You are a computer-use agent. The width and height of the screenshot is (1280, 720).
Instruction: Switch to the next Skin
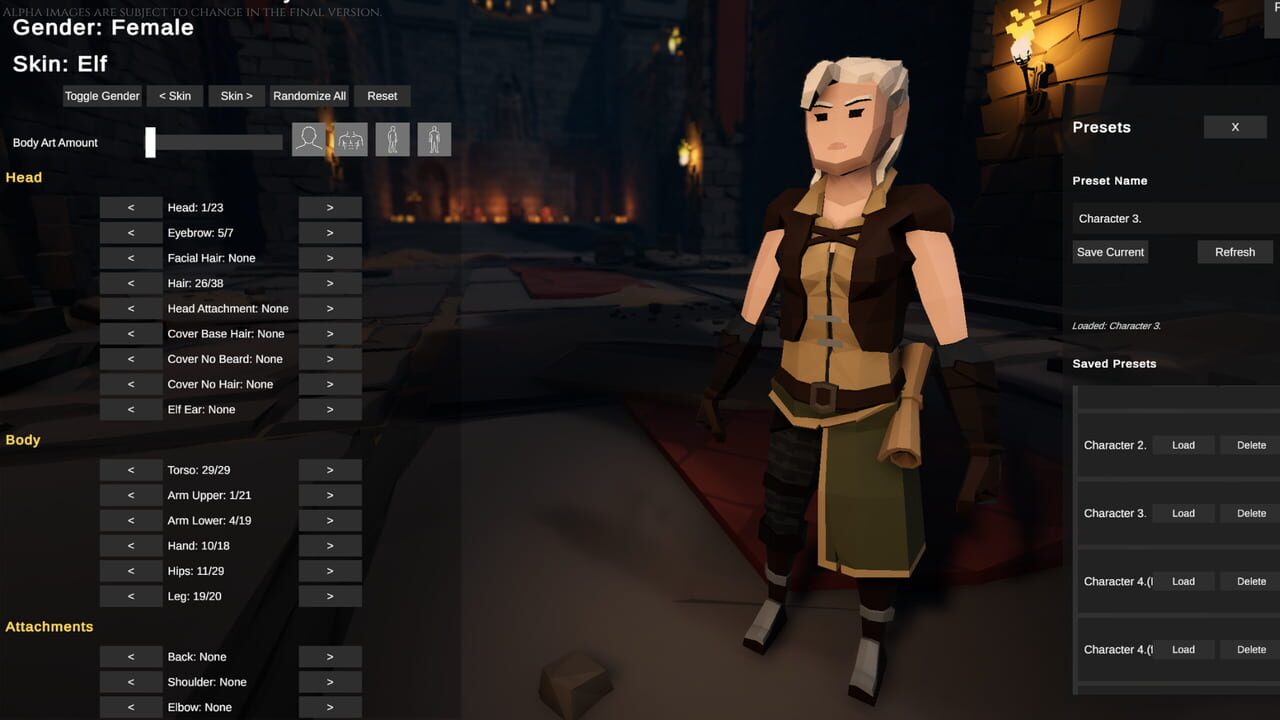coord(236,96)
